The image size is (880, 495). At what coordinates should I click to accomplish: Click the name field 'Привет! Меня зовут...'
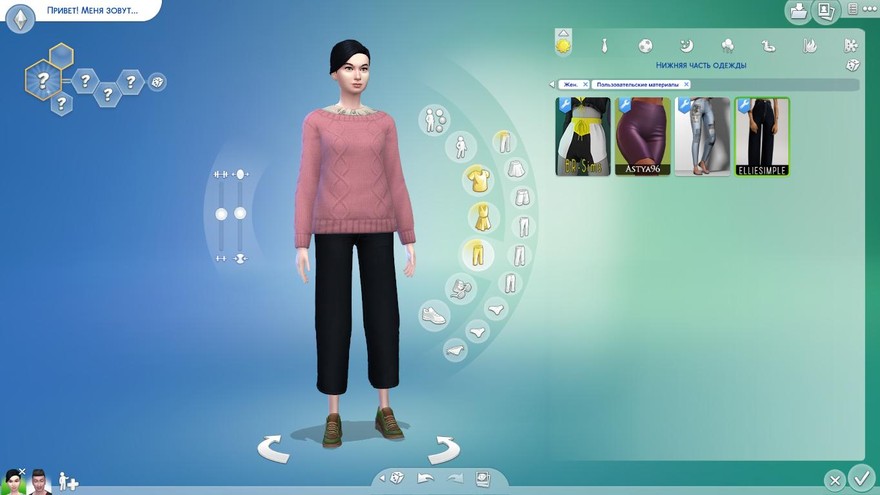[x=92, y=10]
